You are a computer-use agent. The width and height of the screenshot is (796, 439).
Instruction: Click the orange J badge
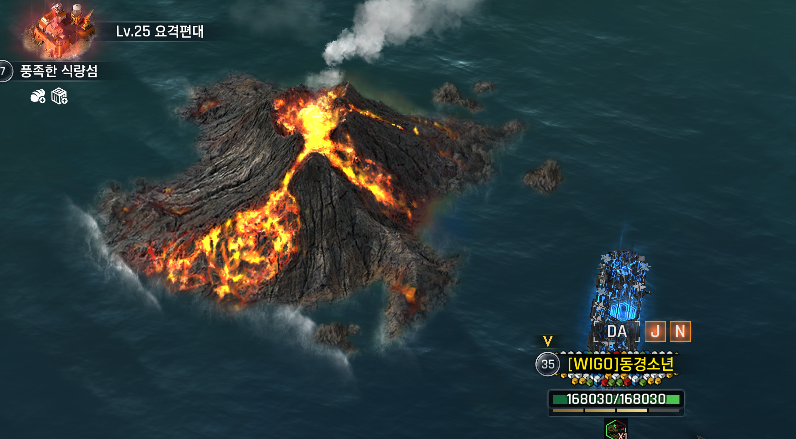coord(655,331)
